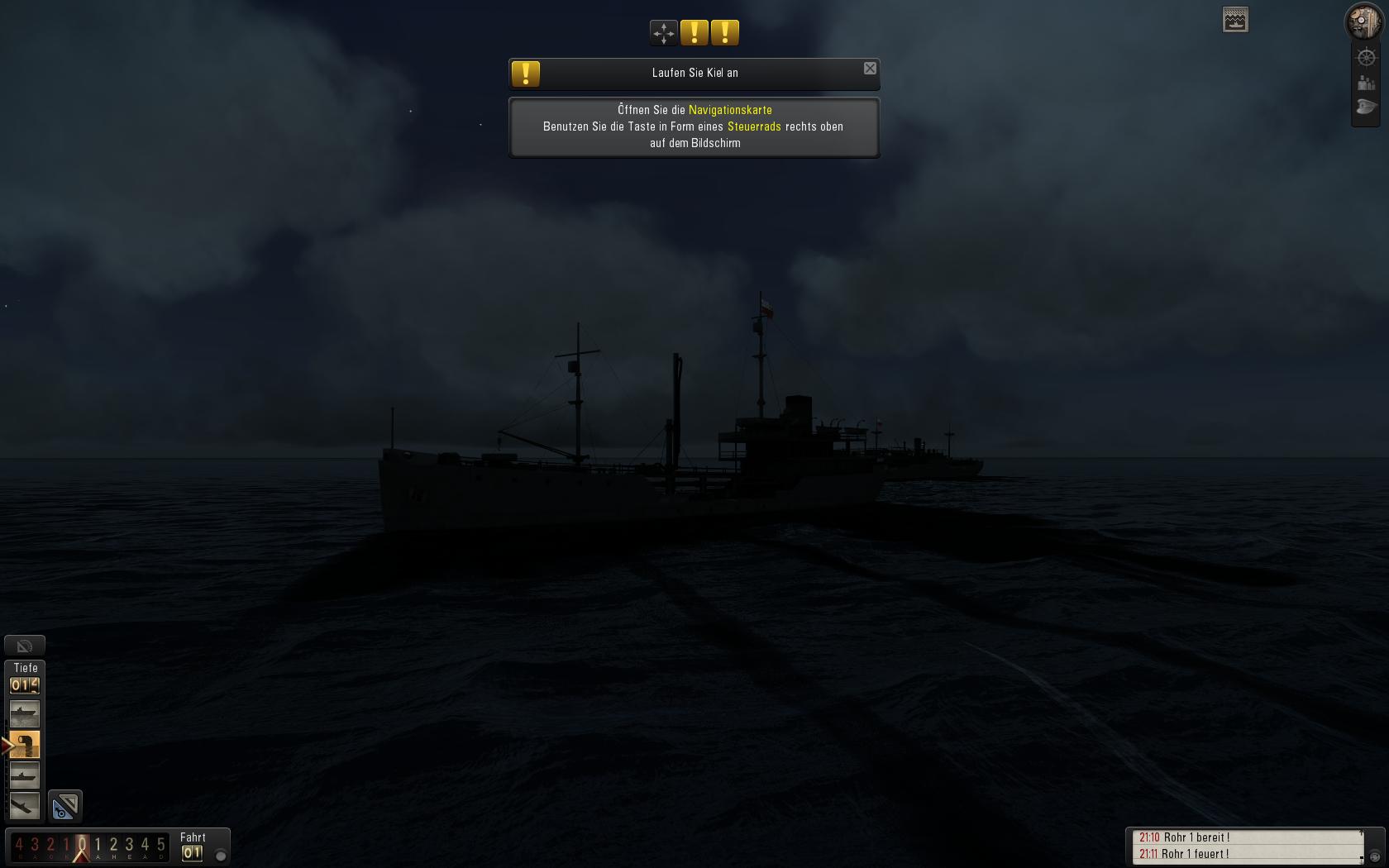
Task: Select the captain's cap icon
Action: pyautogui.click(x=1366, y=107)
